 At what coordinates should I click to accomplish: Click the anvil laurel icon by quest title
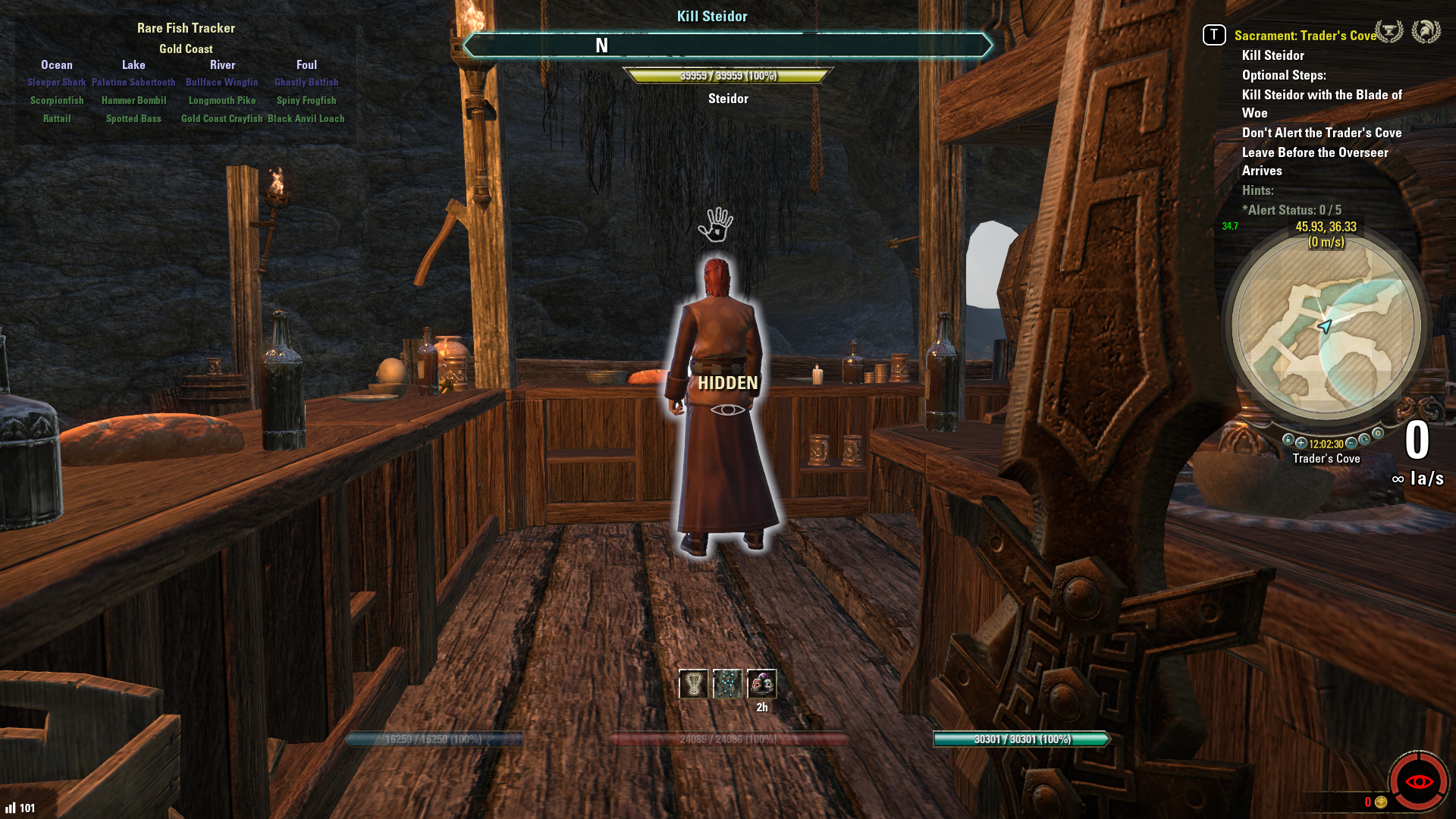coord(1389,32)
